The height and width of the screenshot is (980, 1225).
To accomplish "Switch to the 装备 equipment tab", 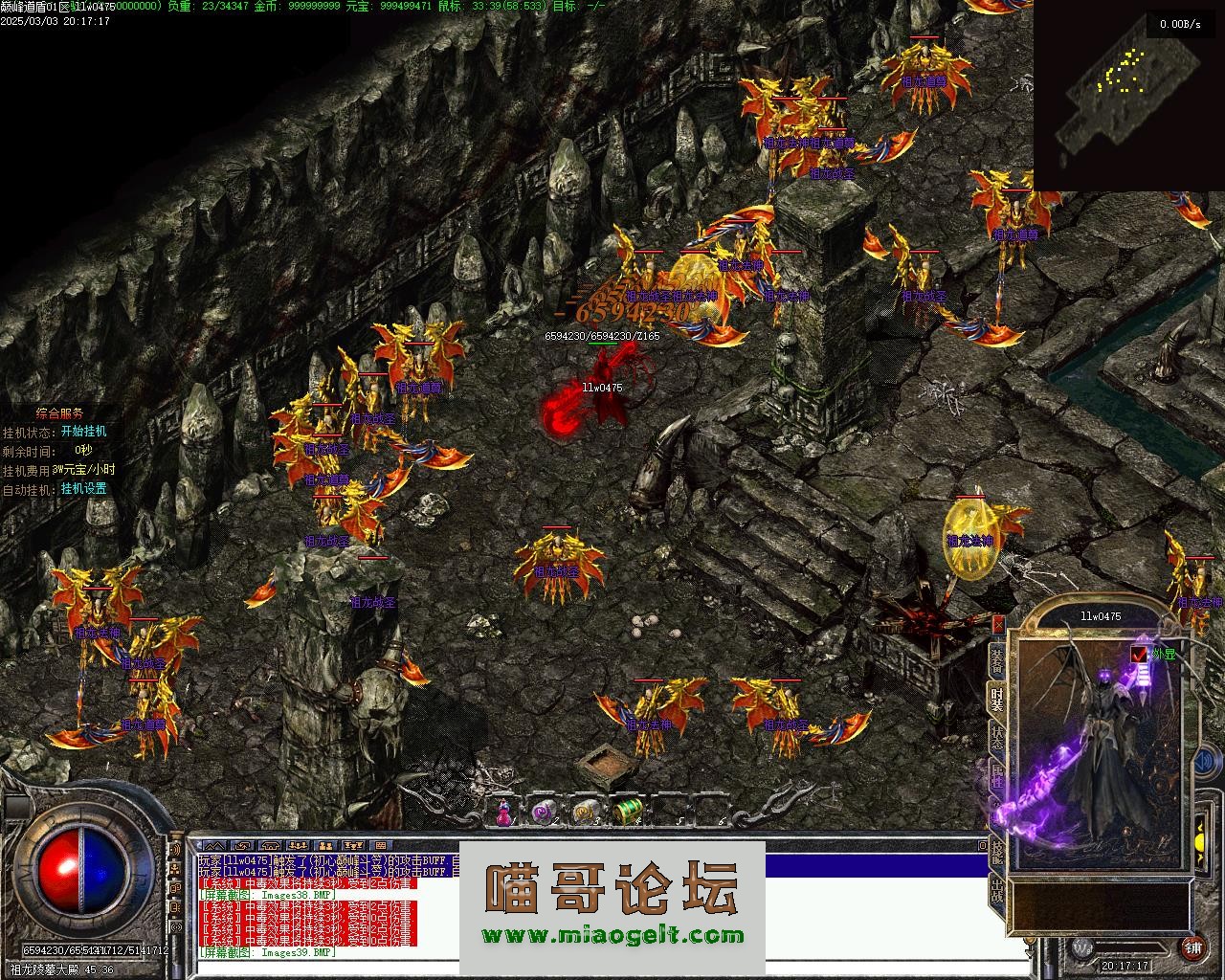I will [x=997, y=660].
